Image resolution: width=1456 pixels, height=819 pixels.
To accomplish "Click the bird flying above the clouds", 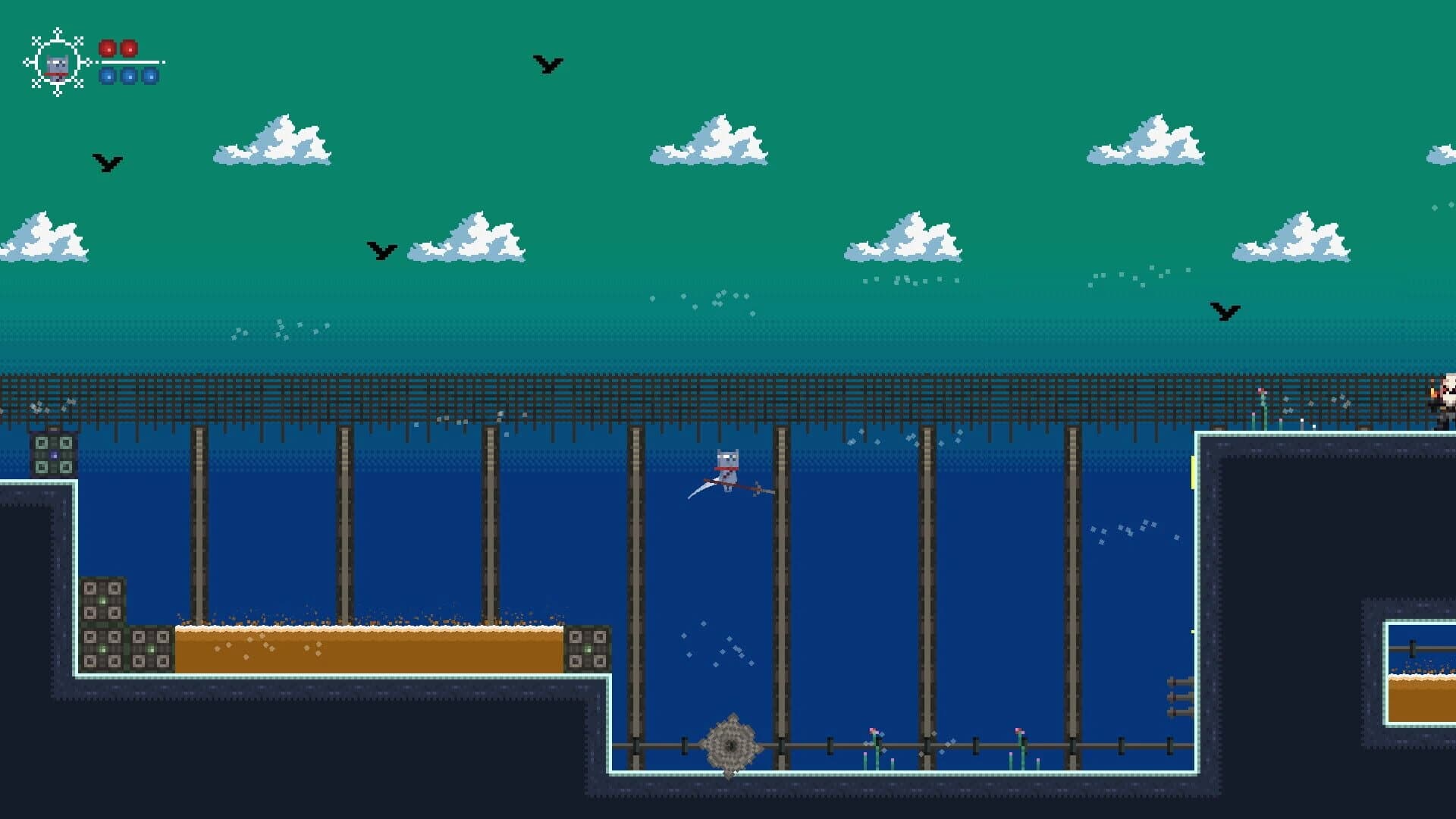I will (544, 64).
